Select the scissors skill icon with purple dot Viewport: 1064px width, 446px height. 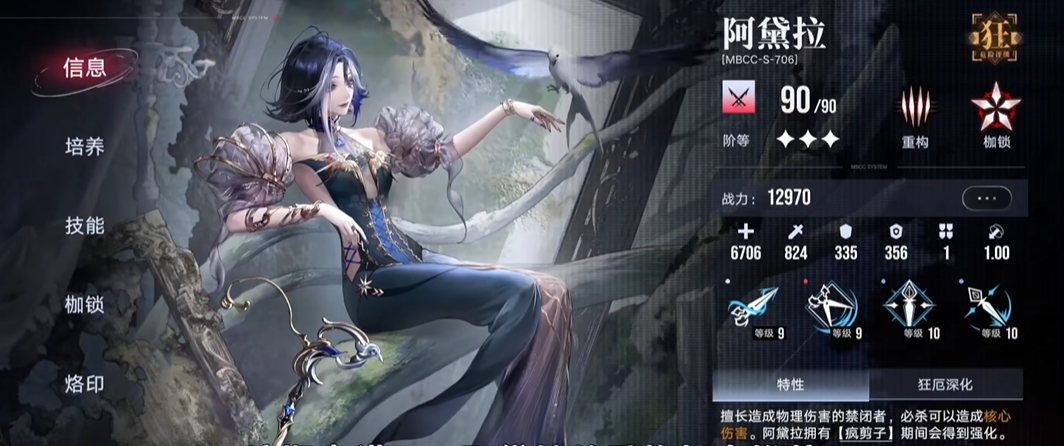coord(750,306)
